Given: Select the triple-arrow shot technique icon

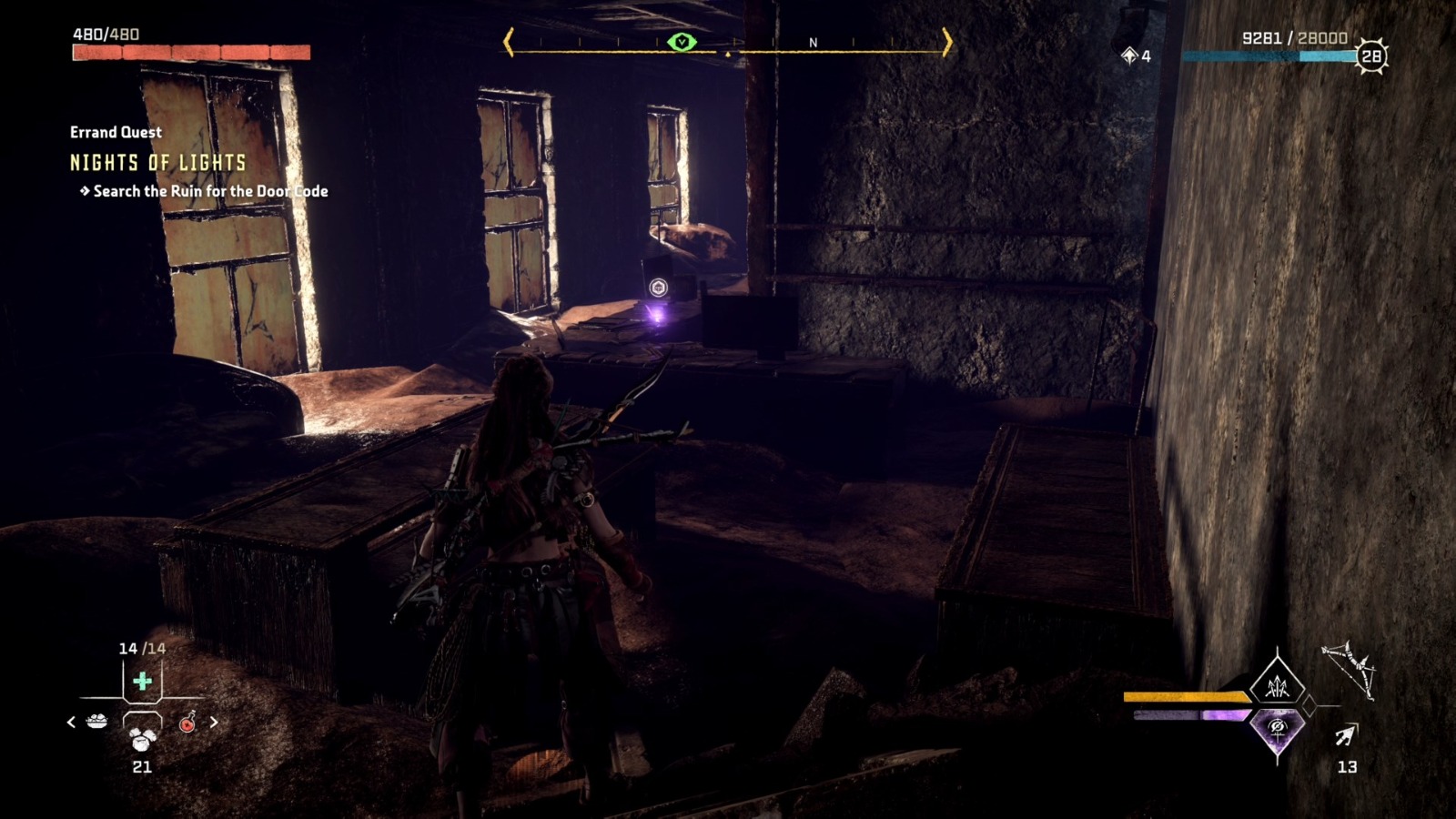Looking at the screenshot, I should tap(1277, 689).
